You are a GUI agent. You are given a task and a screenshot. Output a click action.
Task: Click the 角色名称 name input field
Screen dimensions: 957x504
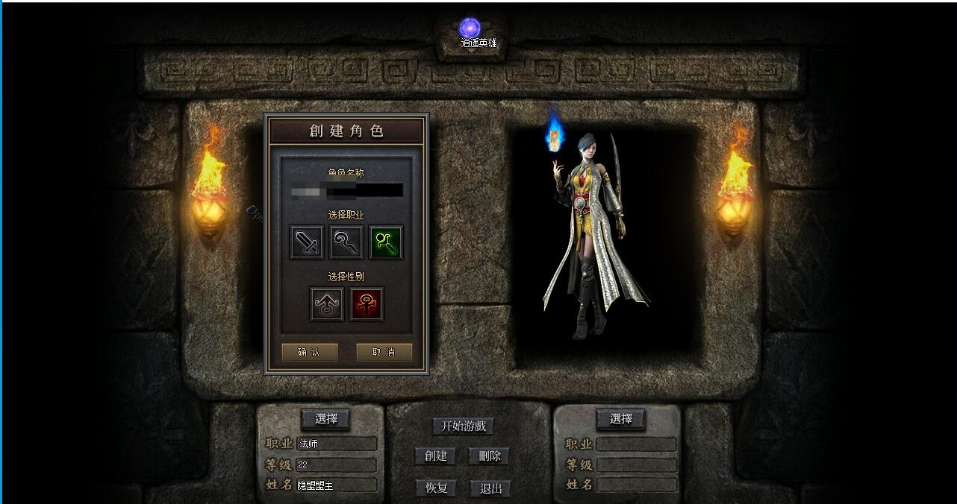[345, 190]
